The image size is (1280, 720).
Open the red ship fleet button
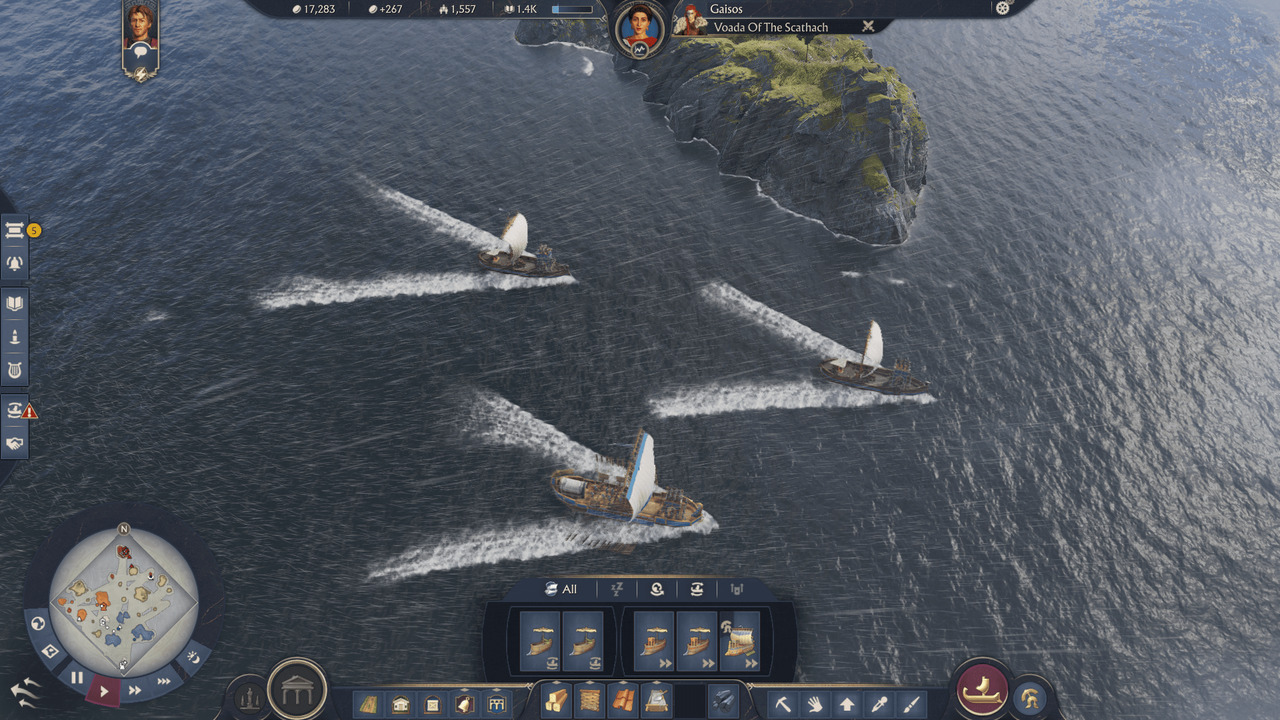[982, 689]
